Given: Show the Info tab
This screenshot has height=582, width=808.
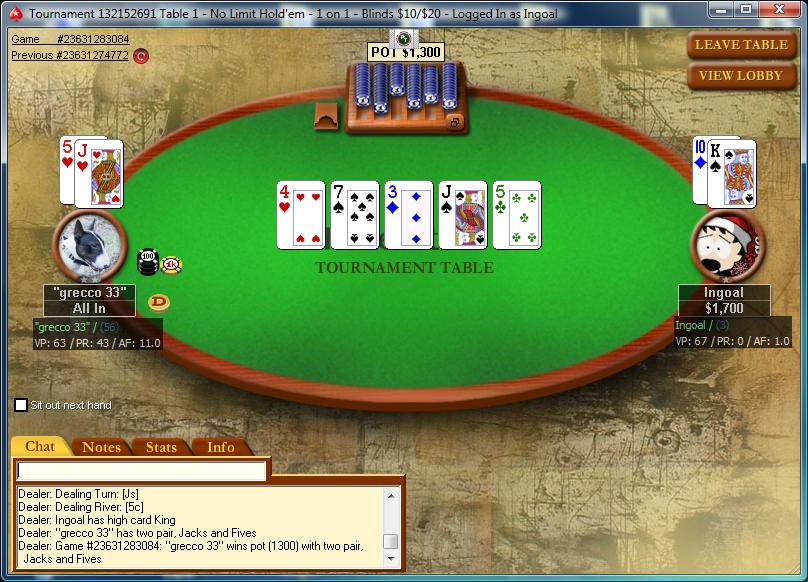Looking at the screenshot, I should [221, 447].
